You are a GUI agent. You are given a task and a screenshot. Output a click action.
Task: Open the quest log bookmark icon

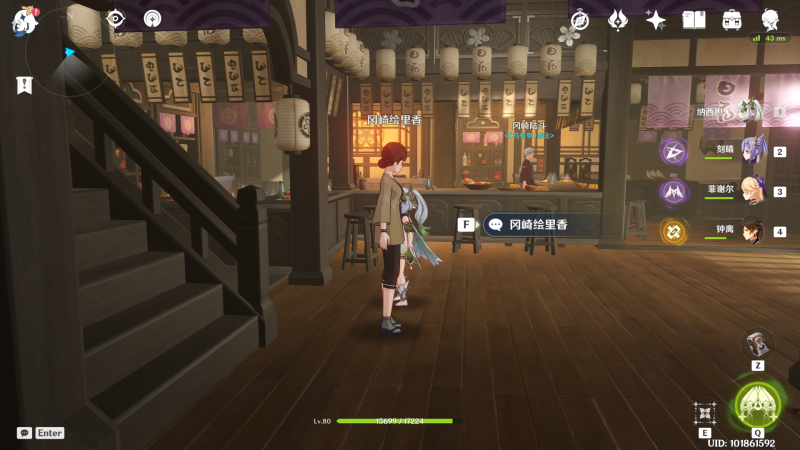(x=24, y=86)
